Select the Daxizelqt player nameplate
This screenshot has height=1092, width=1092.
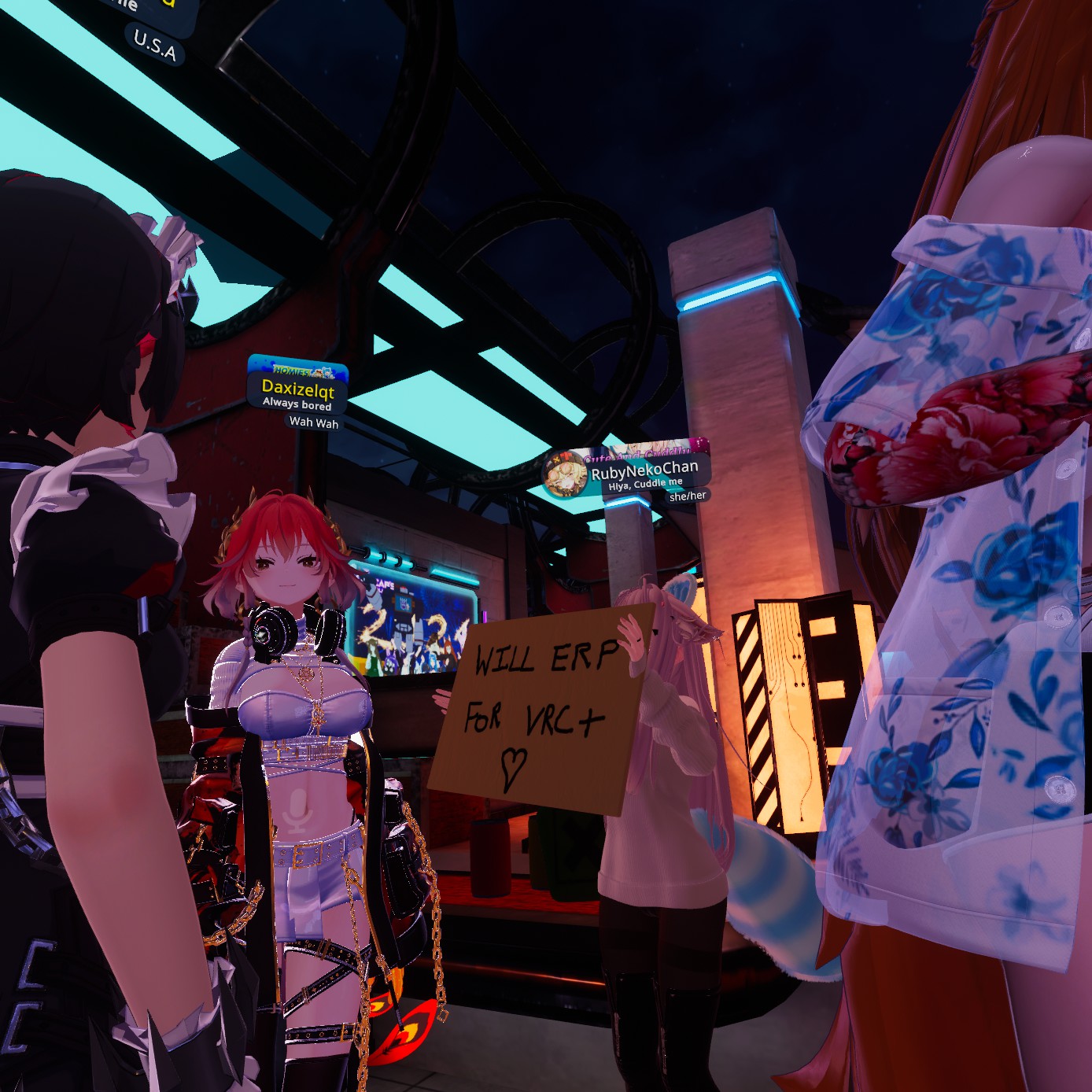[297, 389]
